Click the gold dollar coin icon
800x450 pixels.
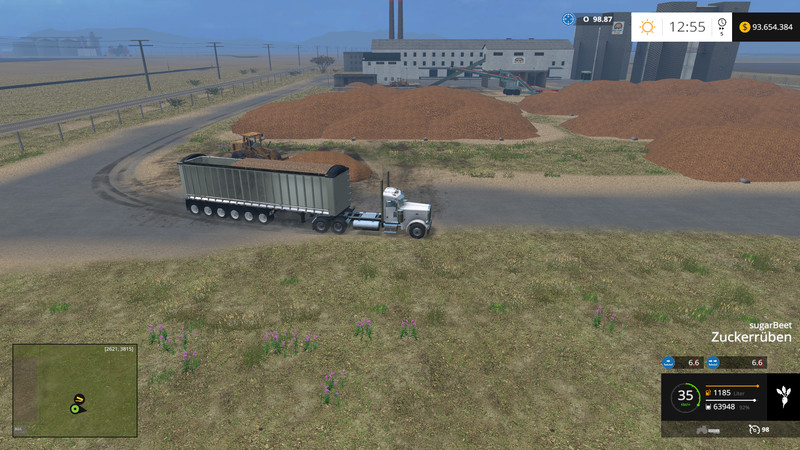[745, 27]
